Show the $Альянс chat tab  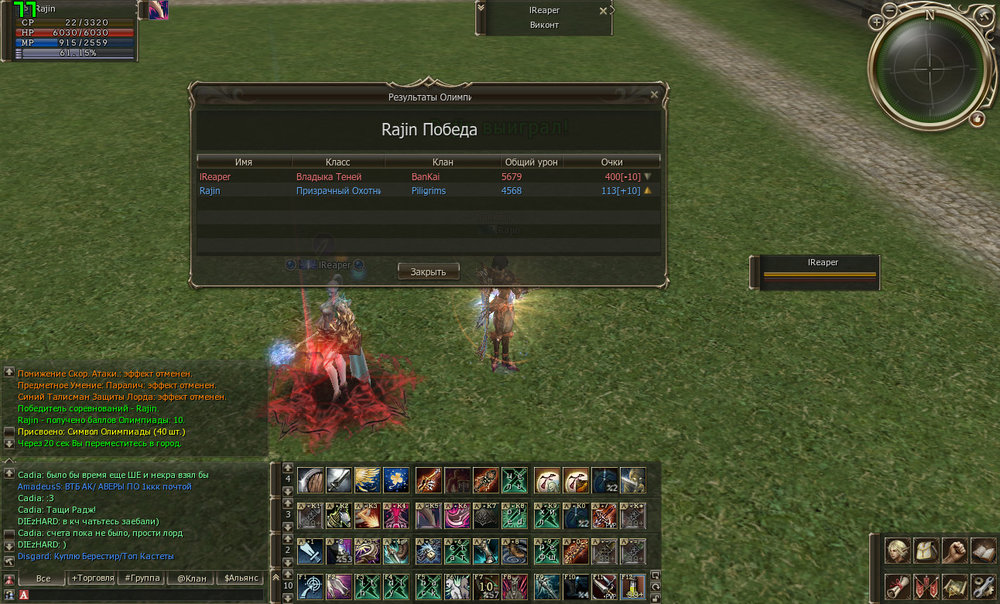pyautogui.click(x=243, y=578)
